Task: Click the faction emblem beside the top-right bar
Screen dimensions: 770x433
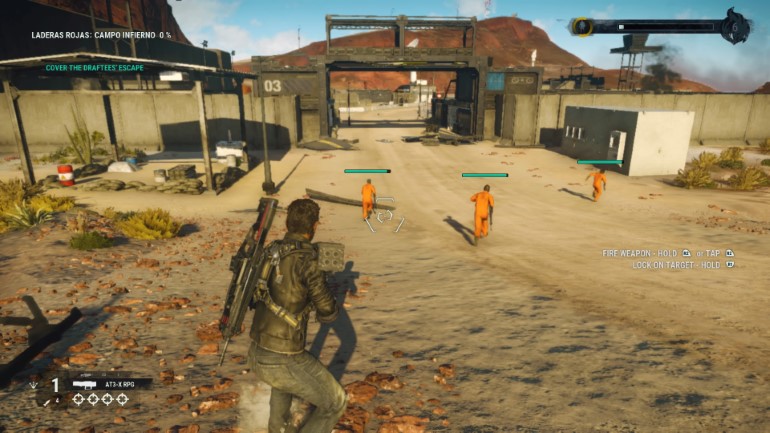Action: click(734, 26)
